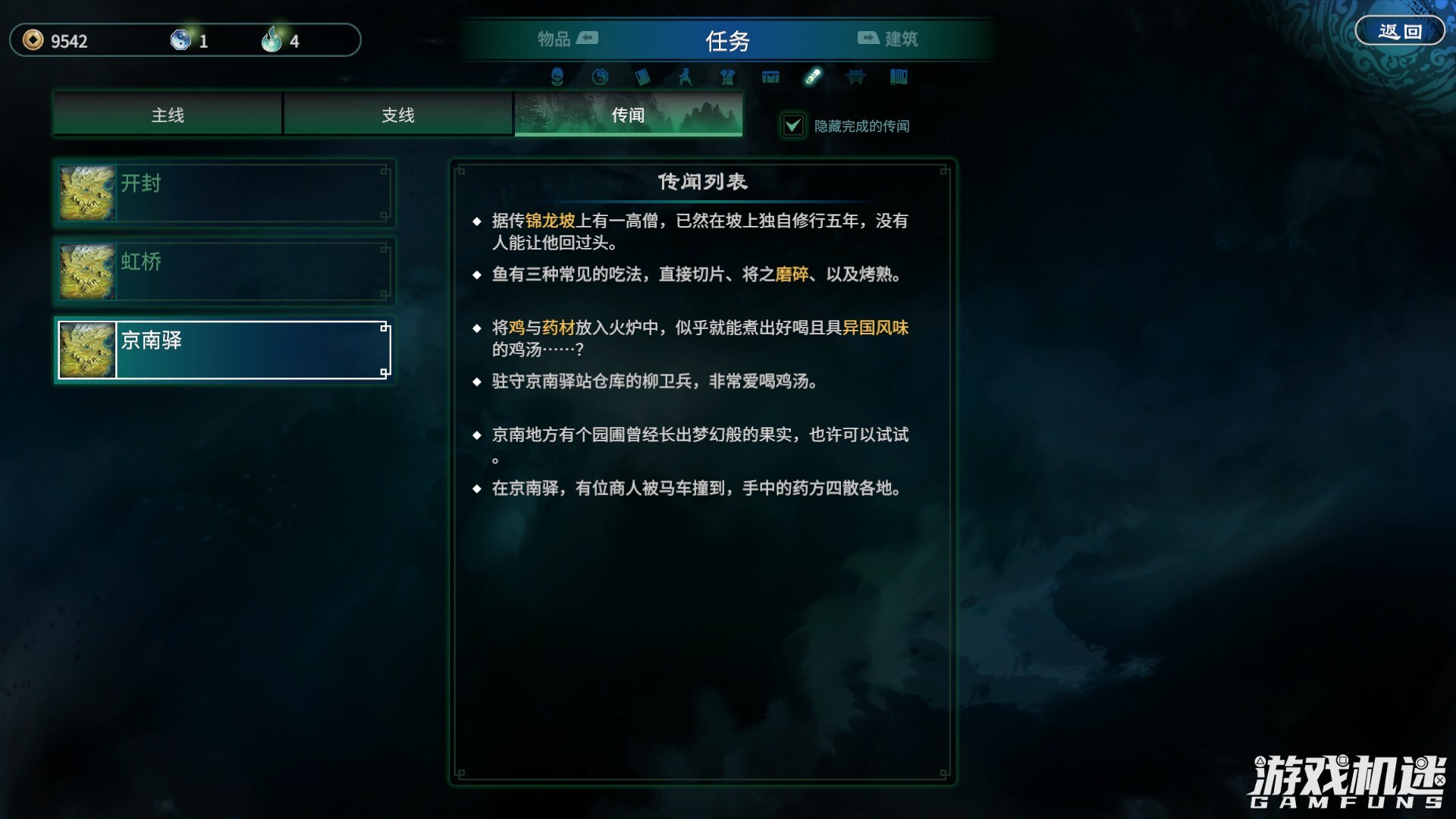Select the 开封 location entry
The width and height of the screenshot is (1456, 819).
coord(224,193)
